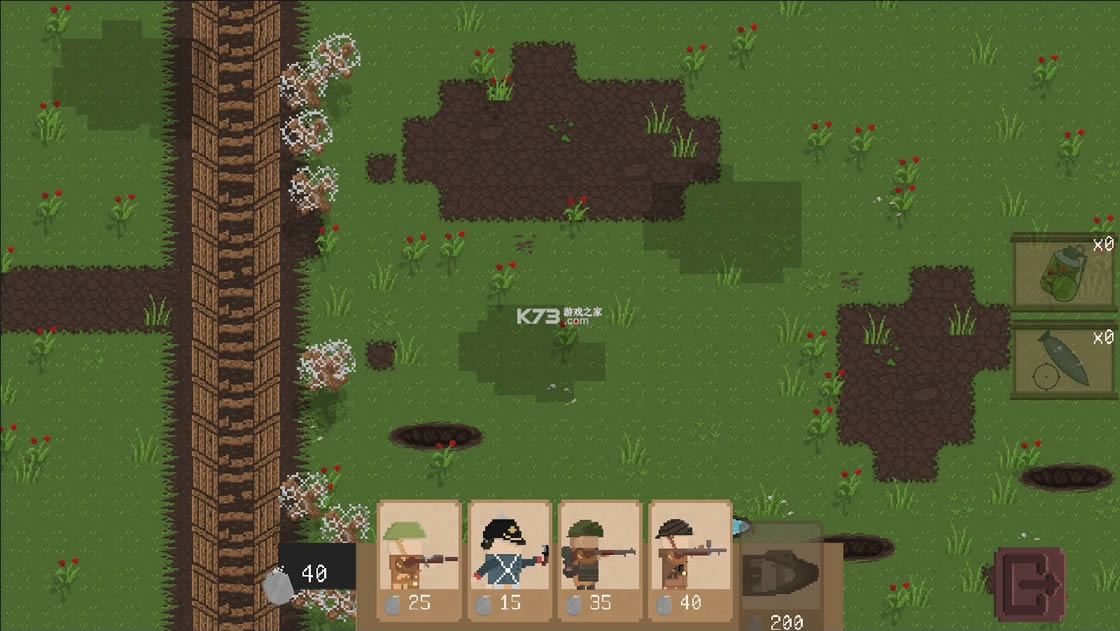Pick the 35-cost backpack rifleman card
1120x631 pixels.
pos(599,560)
